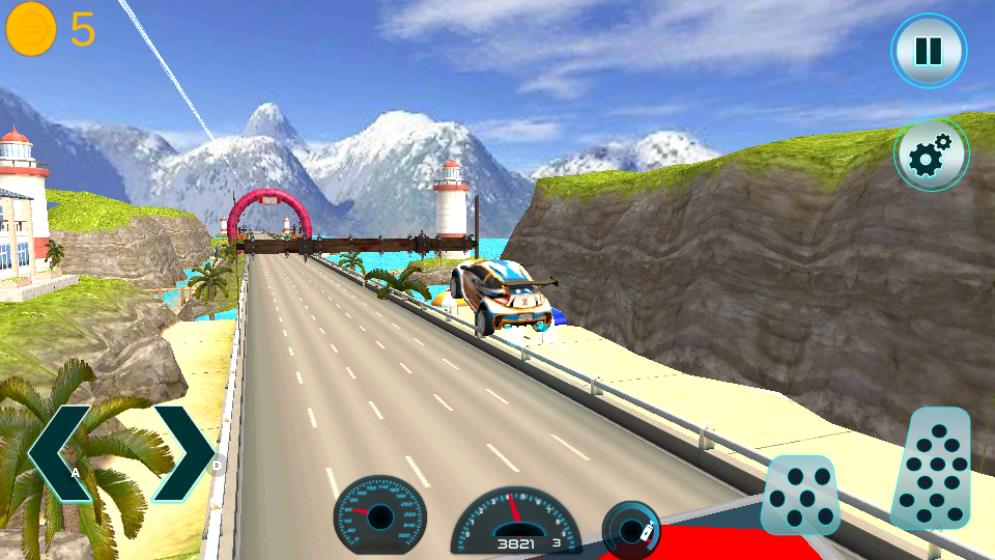Tap the brake pedal

tap(800, 495)
